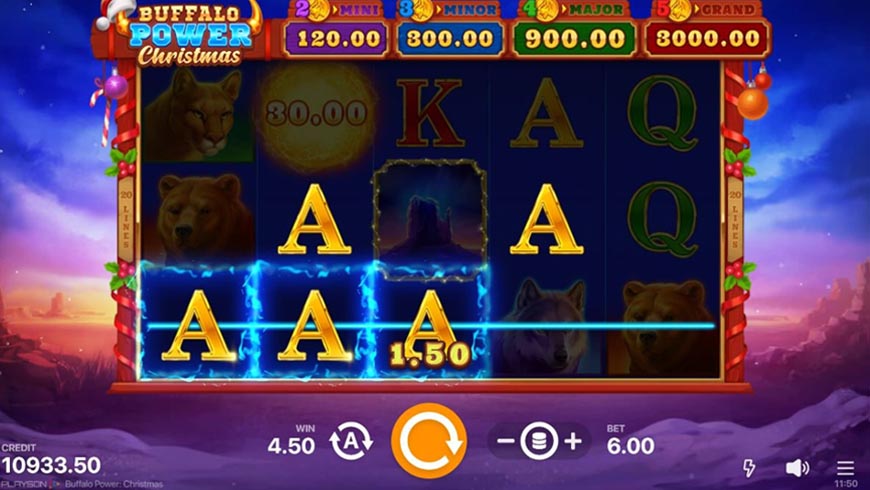Enable autoplay with the circled A icon
870x490 pixels.
(x=351, y=440)
